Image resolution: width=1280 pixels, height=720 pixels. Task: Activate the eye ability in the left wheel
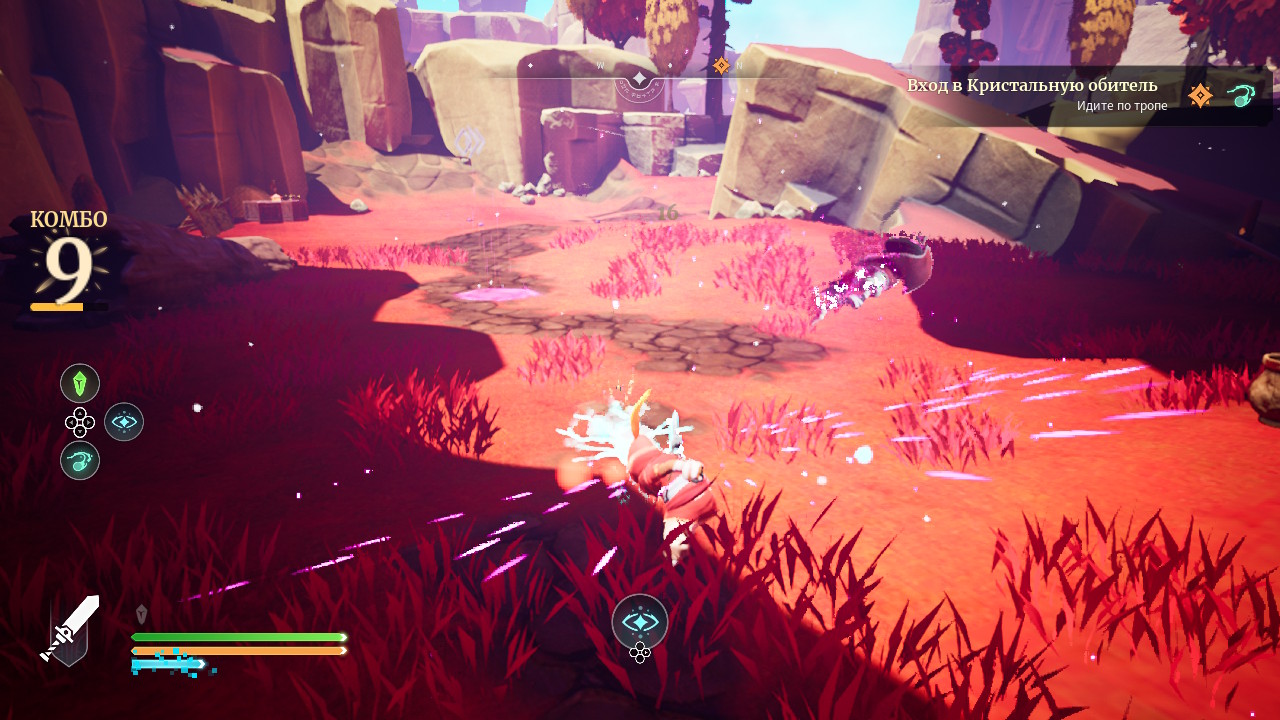pos(124,422)
